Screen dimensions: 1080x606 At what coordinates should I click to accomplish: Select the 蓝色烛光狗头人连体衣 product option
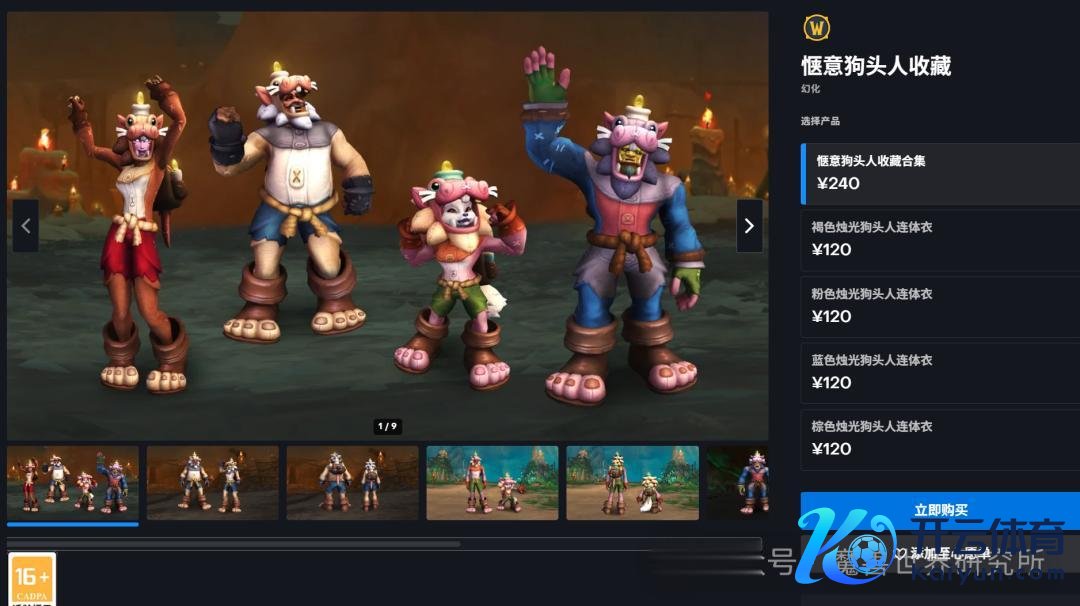point(940,372)
